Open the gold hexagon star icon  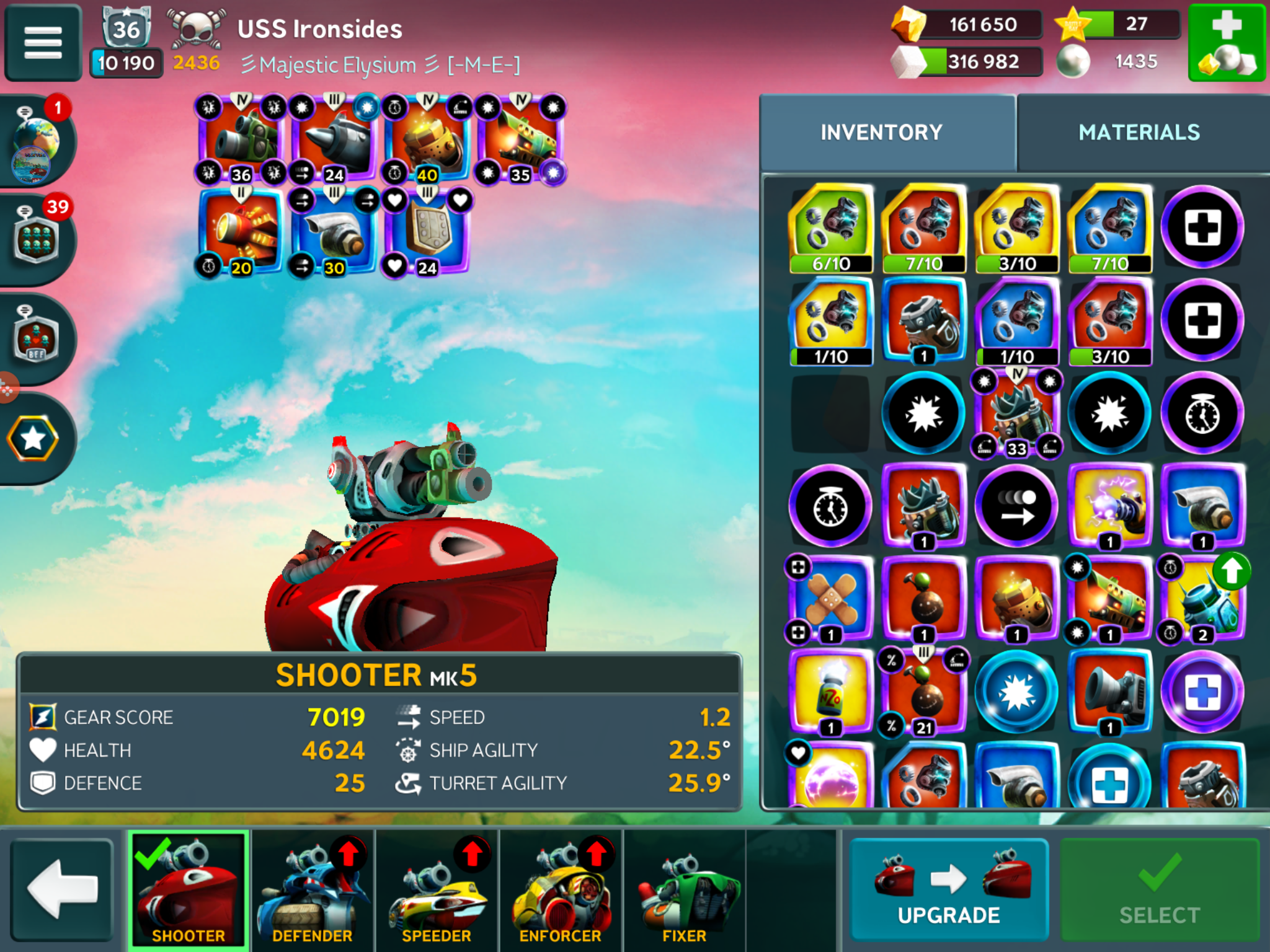point(33,439)
